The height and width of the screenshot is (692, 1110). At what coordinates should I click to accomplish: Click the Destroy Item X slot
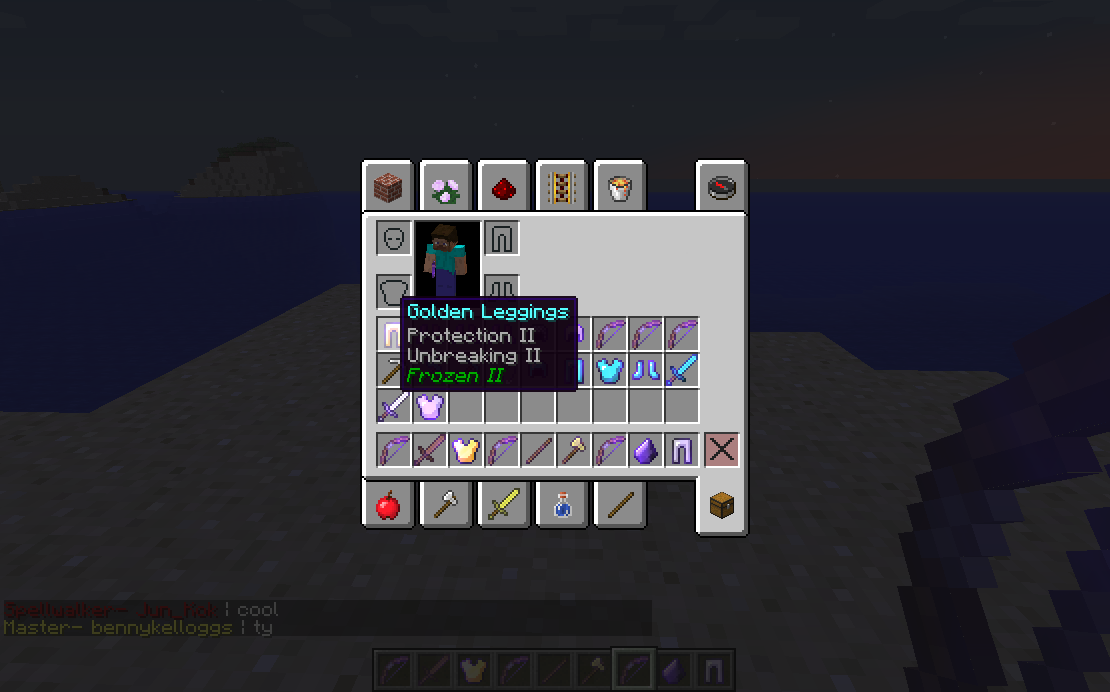(x=721, y=450)
